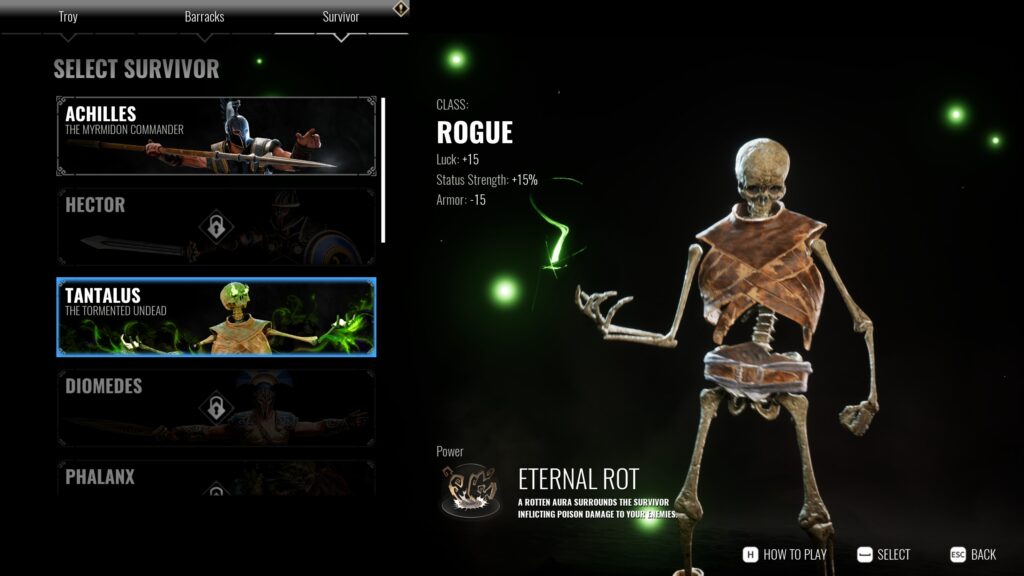Select the locked Diomedes survivor
Image resolution: width=1024 pixels, height=576 pixels.
pos(216,407)
